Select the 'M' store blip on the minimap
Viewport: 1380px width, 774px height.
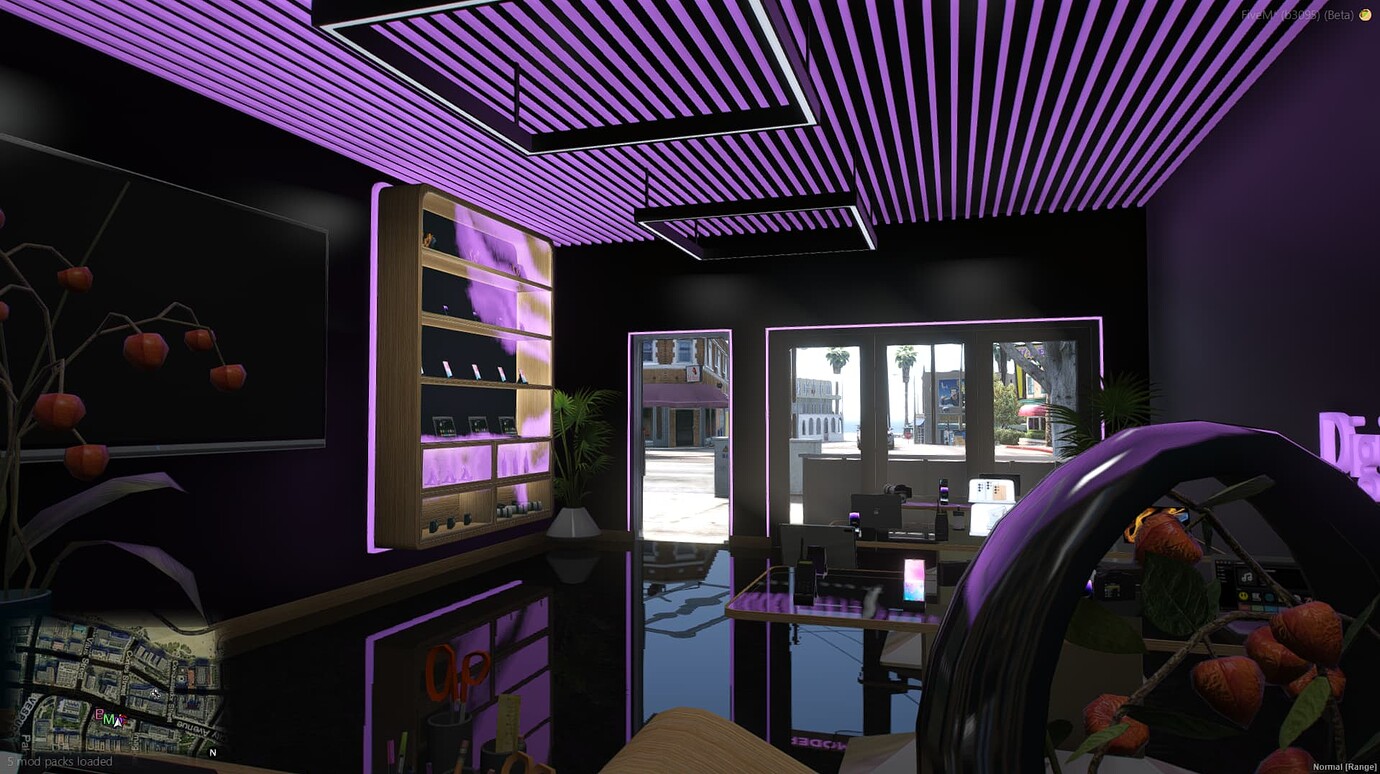pyautogui.click(x=110, y=719)
